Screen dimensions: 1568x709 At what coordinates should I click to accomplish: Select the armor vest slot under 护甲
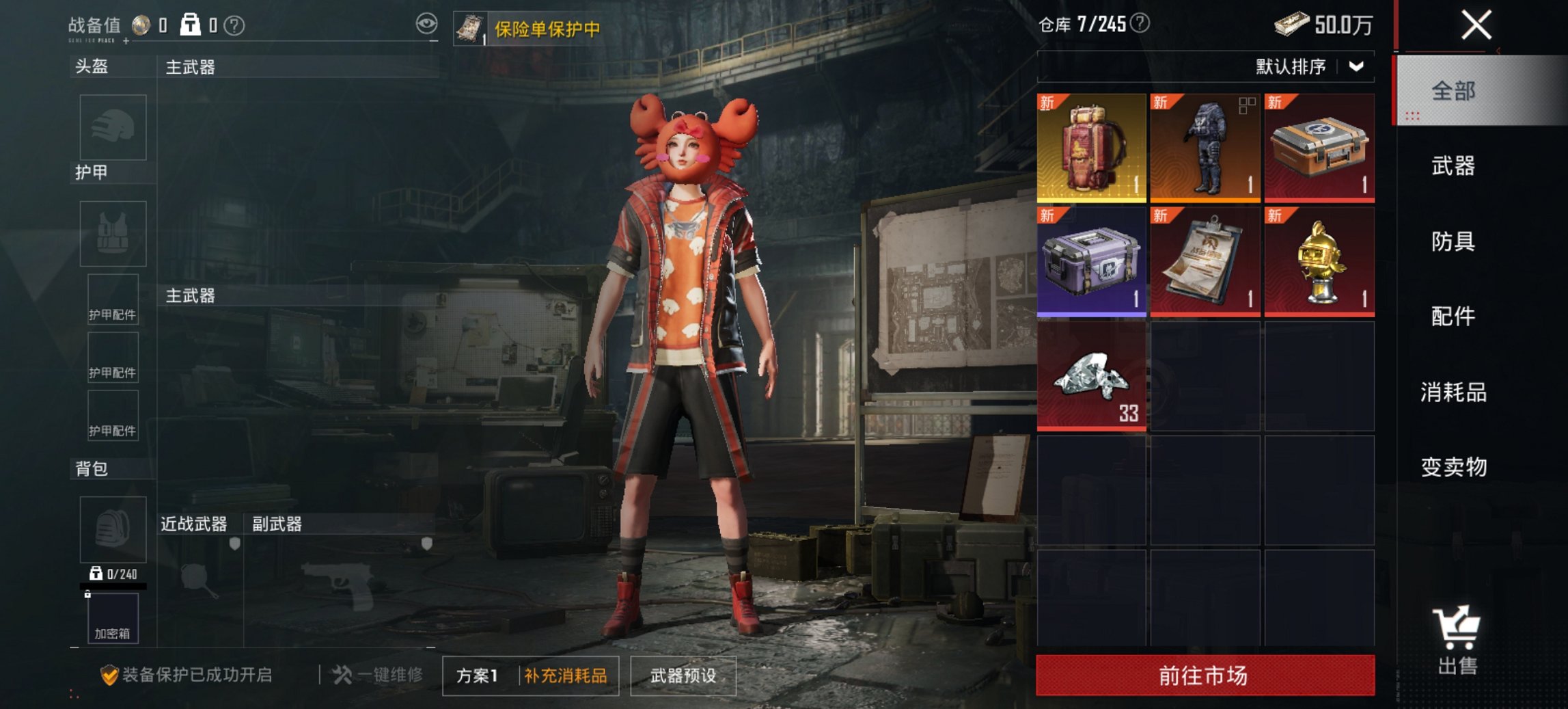pos(111,235)
